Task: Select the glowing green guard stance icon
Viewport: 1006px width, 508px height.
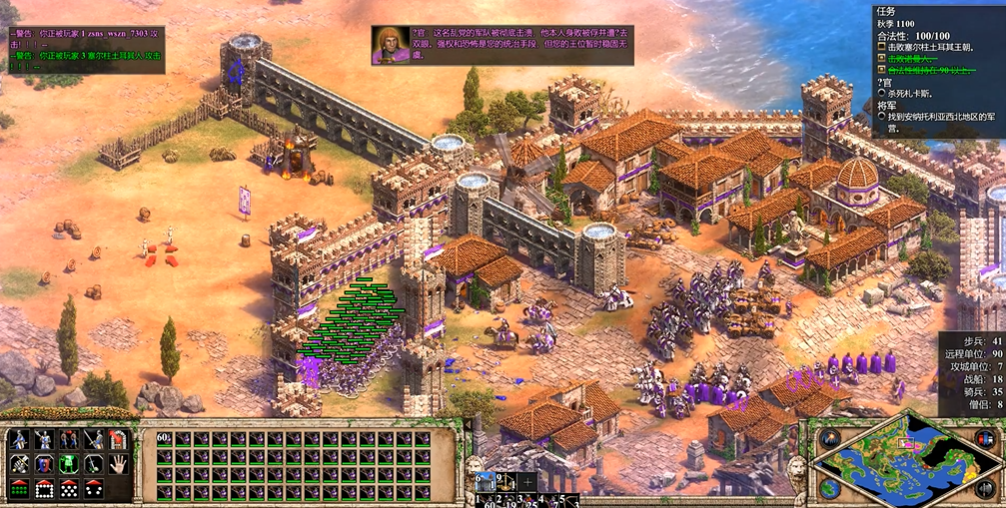Action: coord(69,464)
